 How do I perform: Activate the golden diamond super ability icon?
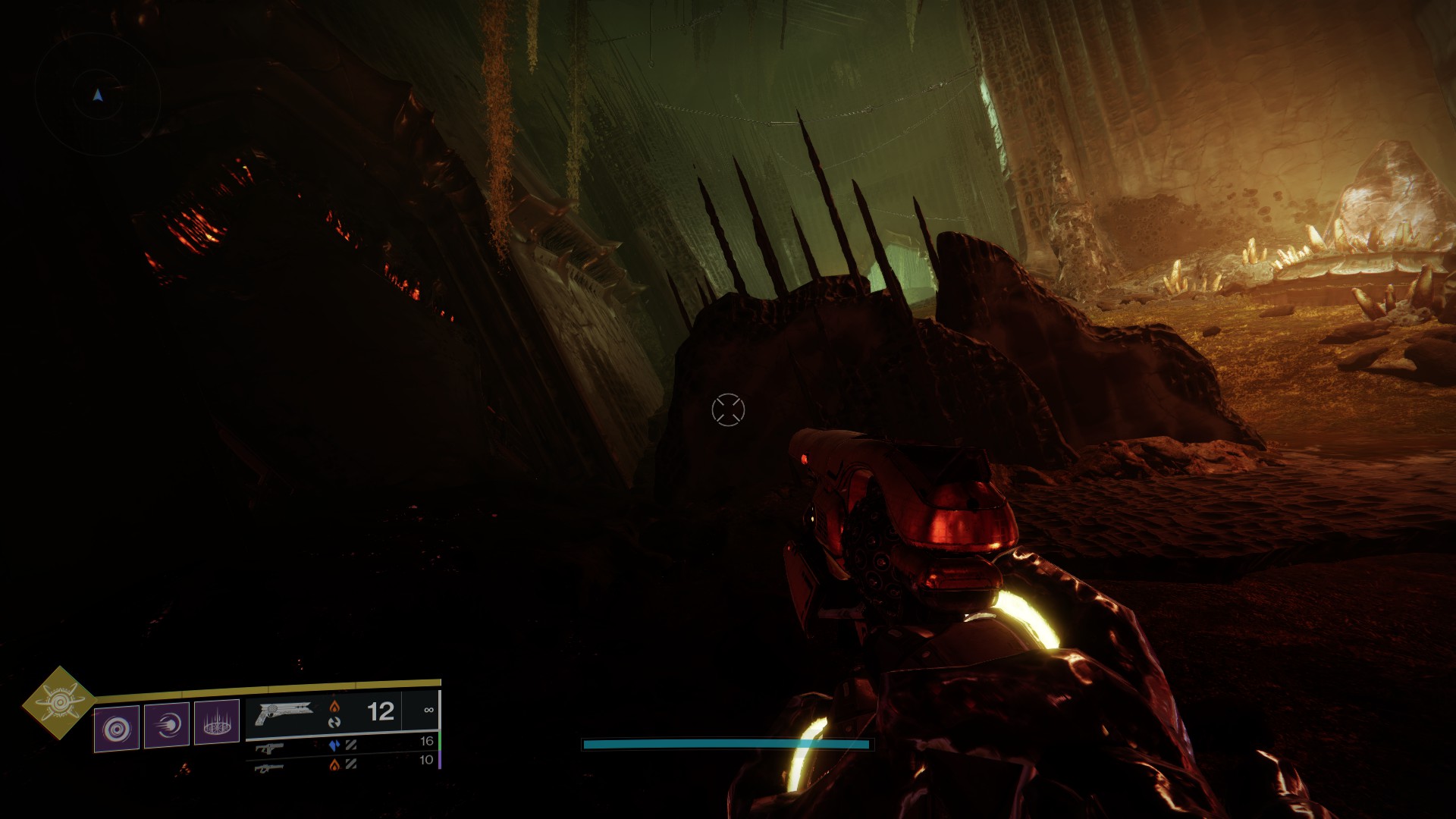[x=58, y=703]
